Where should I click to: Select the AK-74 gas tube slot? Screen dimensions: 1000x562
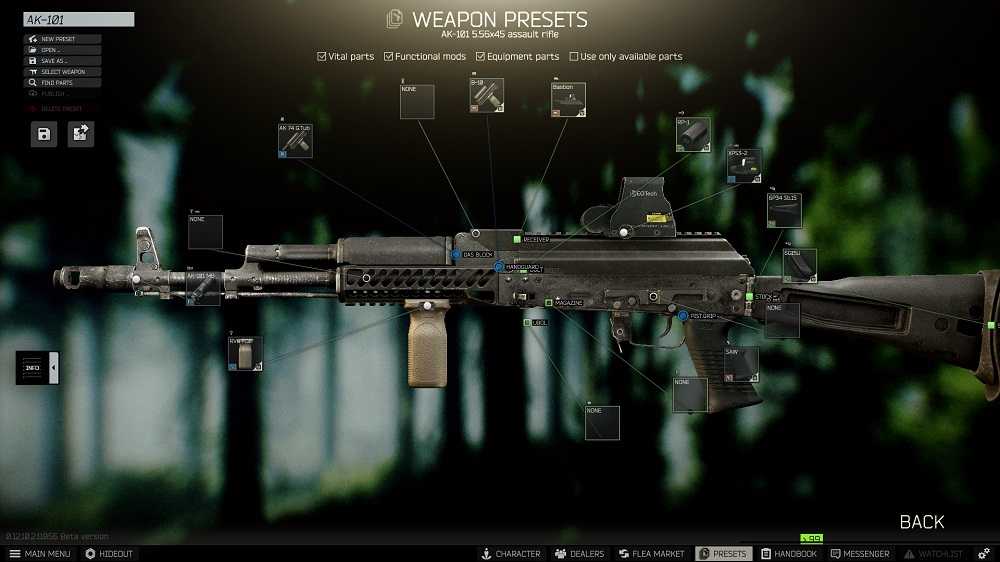pyautogui.click(x=295, y=141)
